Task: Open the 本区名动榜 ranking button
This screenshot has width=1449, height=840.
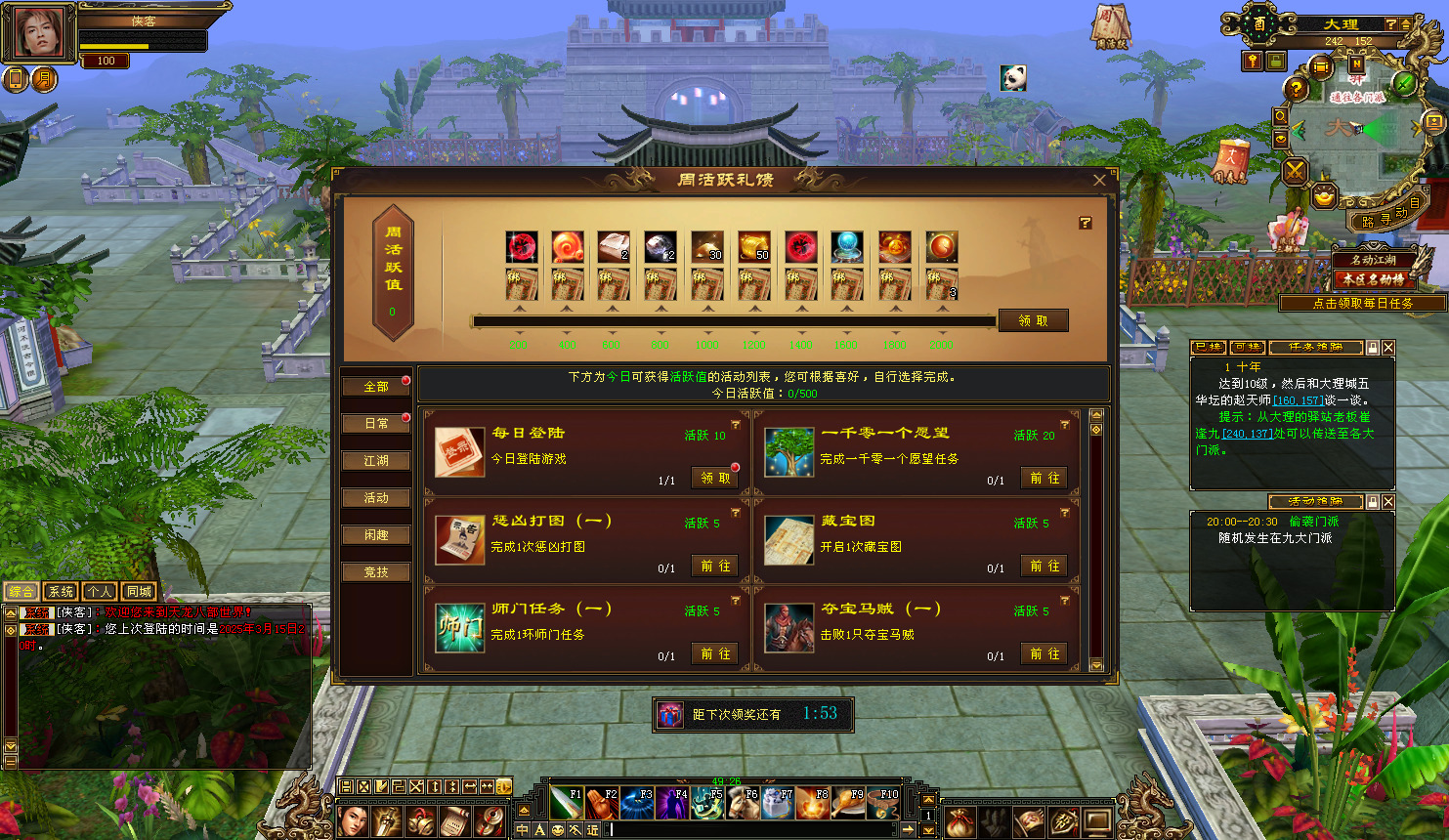Action: point(1373,279)
